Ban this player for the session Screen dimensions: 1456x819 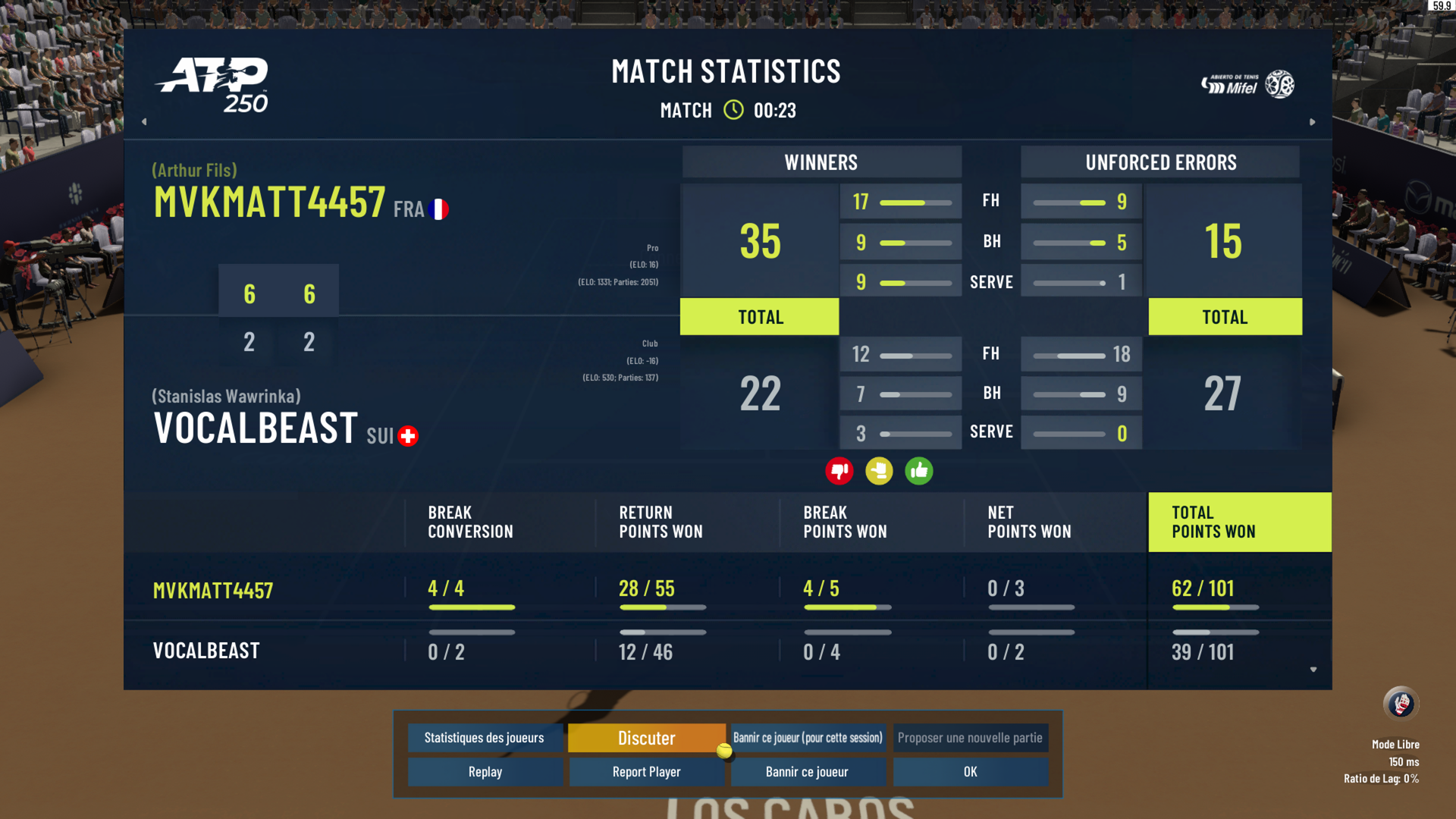click(808, 738)
